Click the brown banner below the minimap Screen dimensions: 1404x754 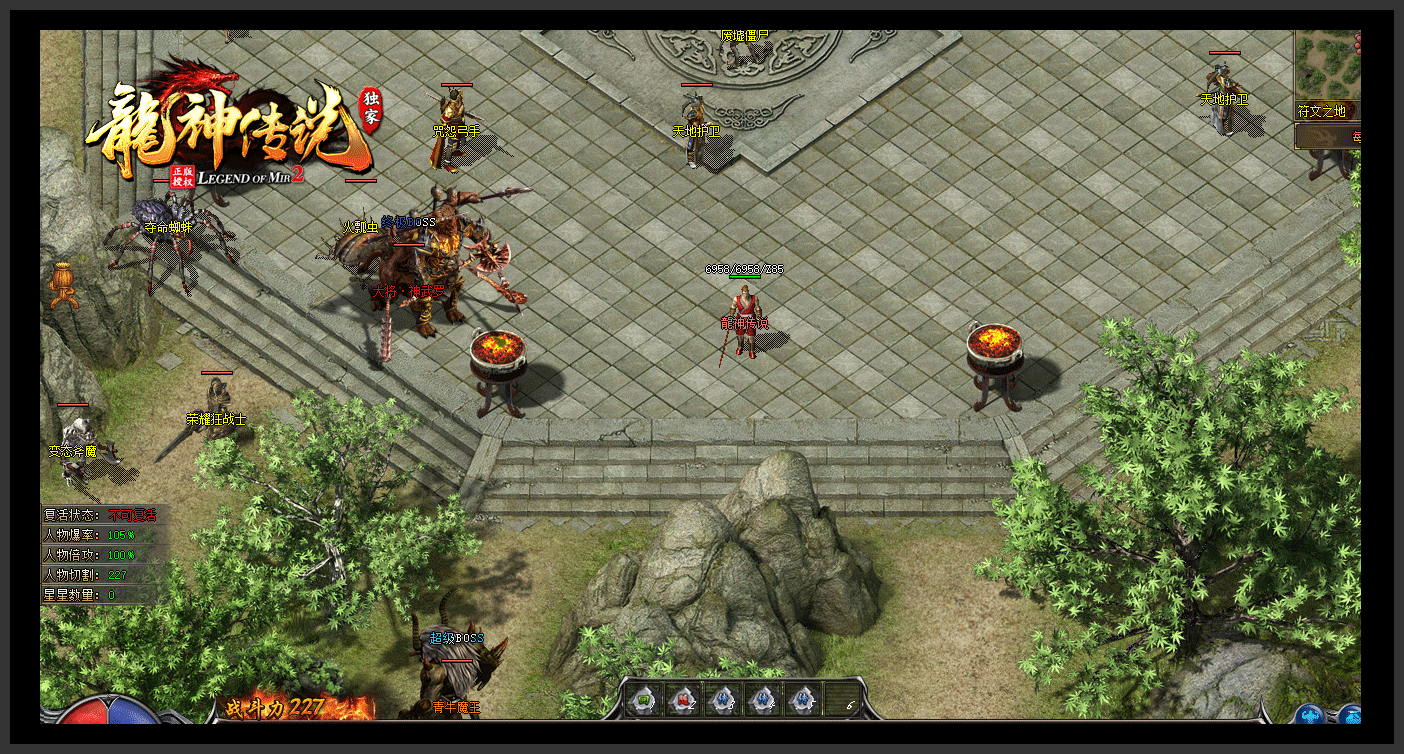click(x=1328, y=137)
